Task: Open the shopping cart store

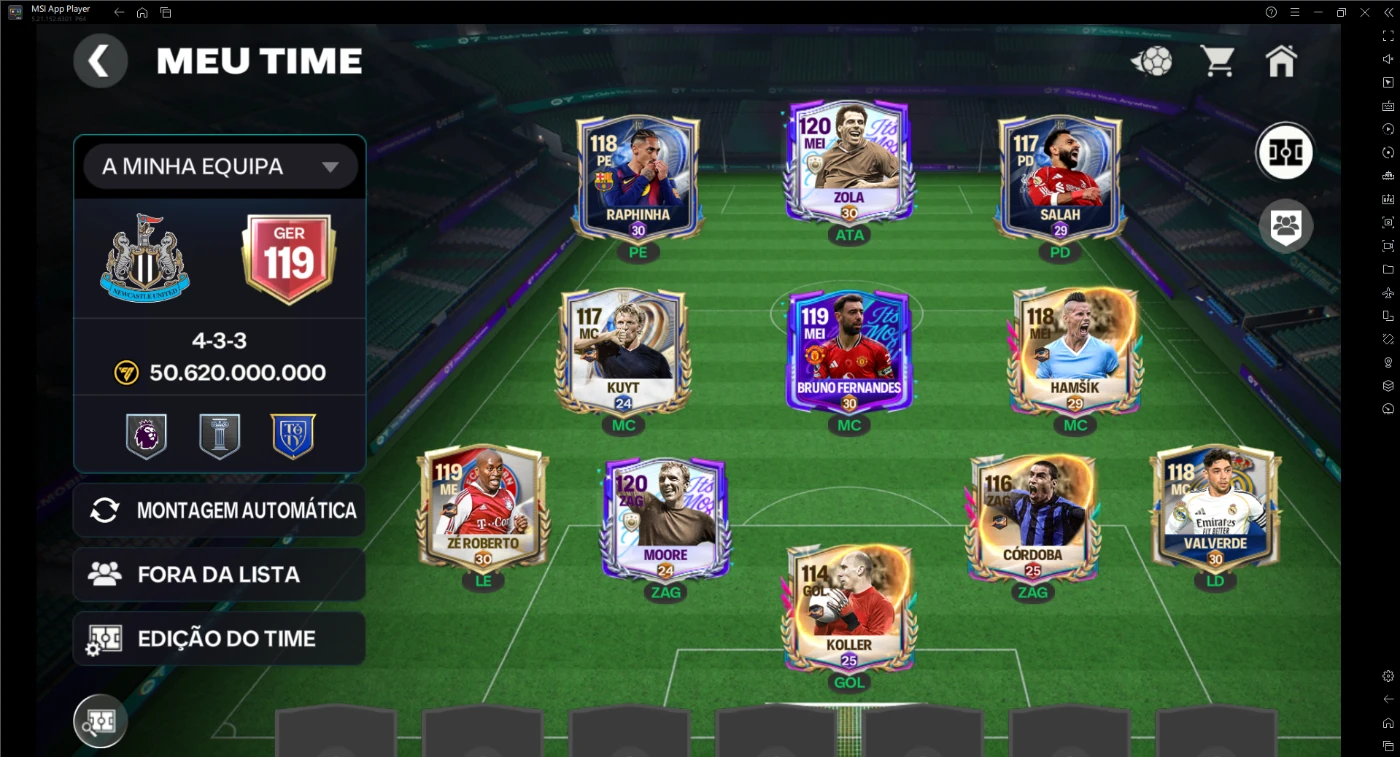Action: coord(1217,61)
